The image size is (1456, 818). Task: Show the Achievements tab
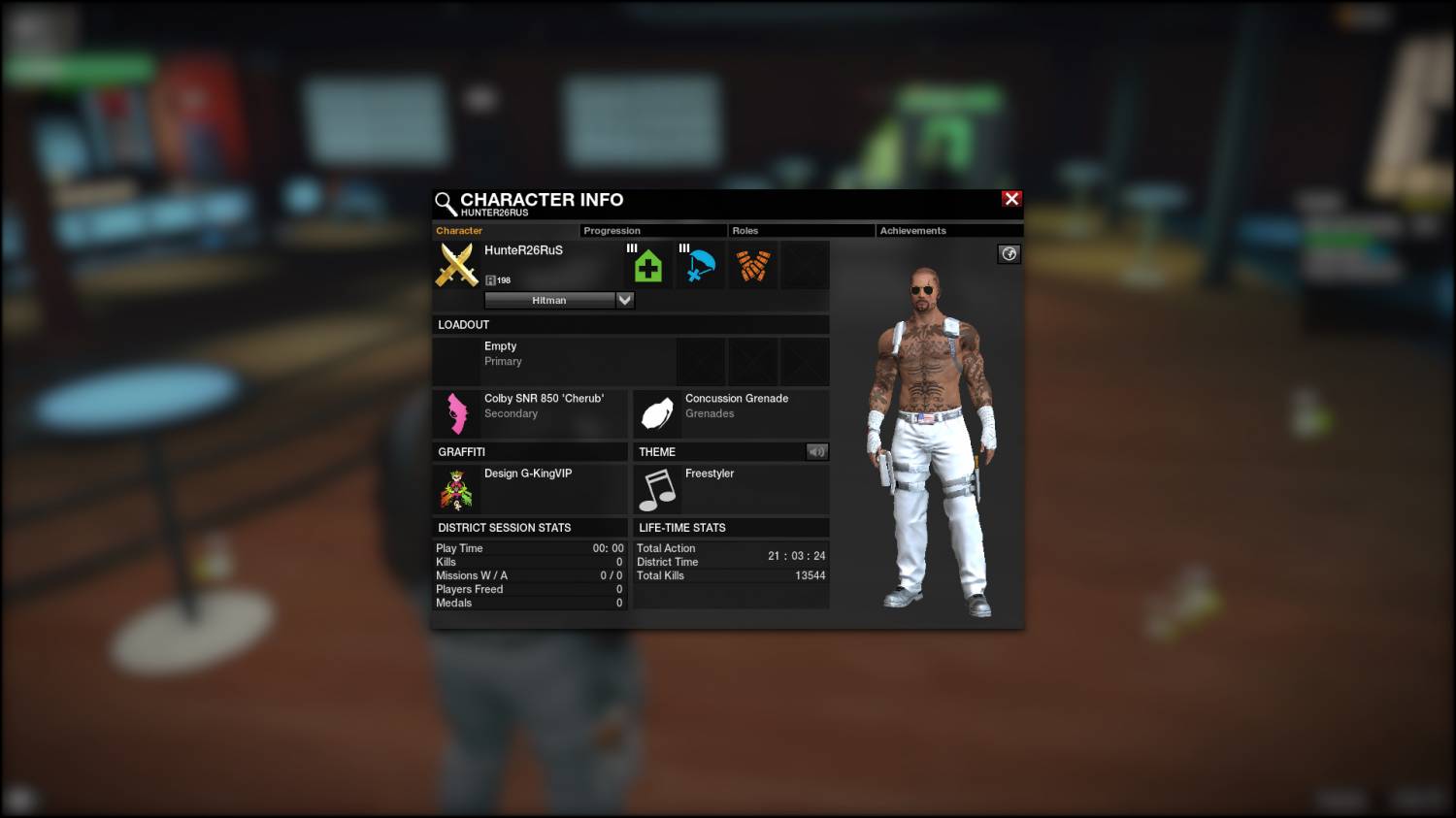[912, 231]
